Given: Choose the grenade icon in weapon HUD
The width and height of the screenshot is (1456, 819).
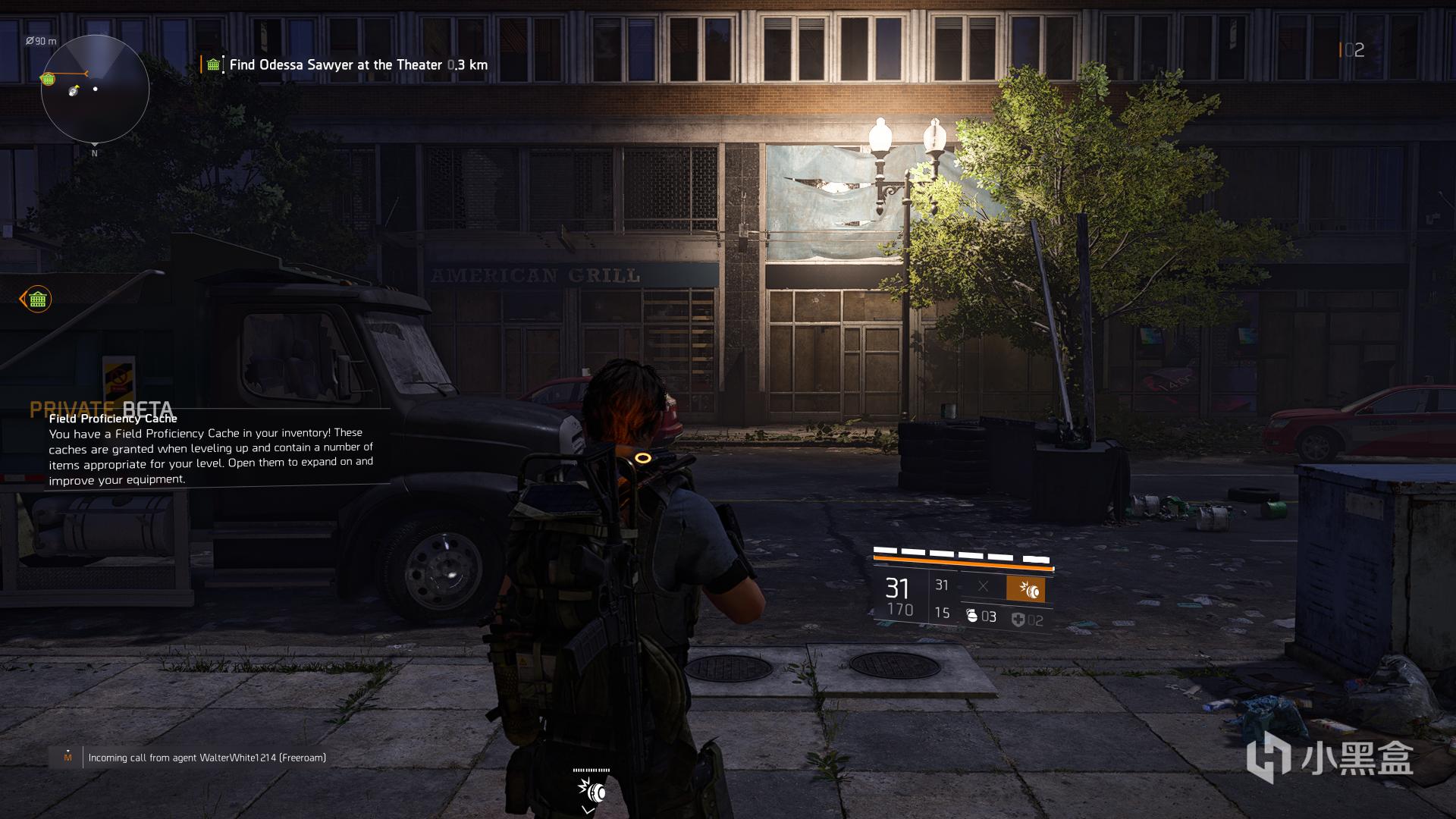Looking at the screenshot, I should click(x=972, y=617).
